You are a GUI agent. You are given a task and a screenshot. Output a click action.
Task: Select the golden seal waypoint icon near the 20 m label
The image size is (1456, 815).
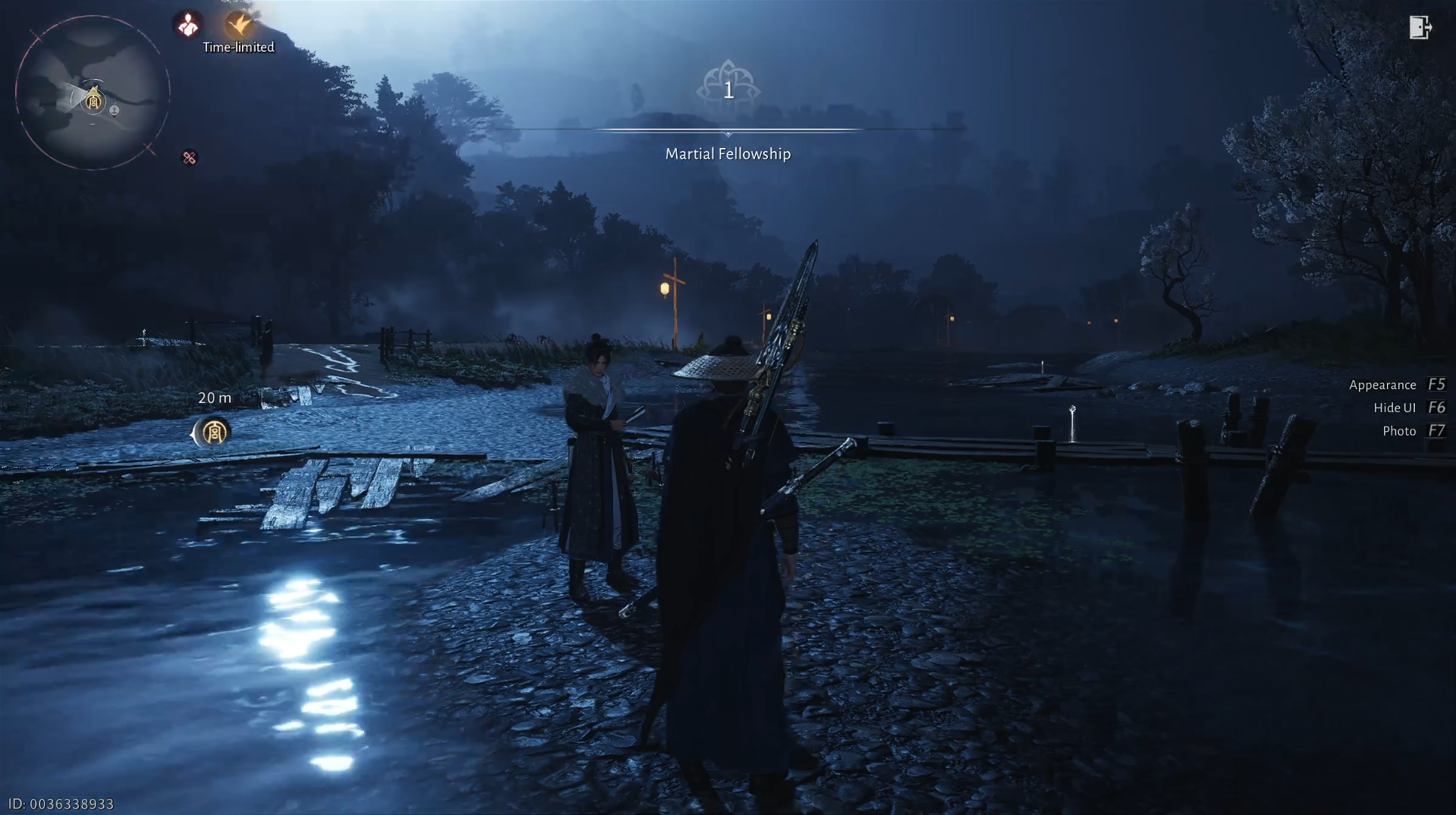point(213,433)
